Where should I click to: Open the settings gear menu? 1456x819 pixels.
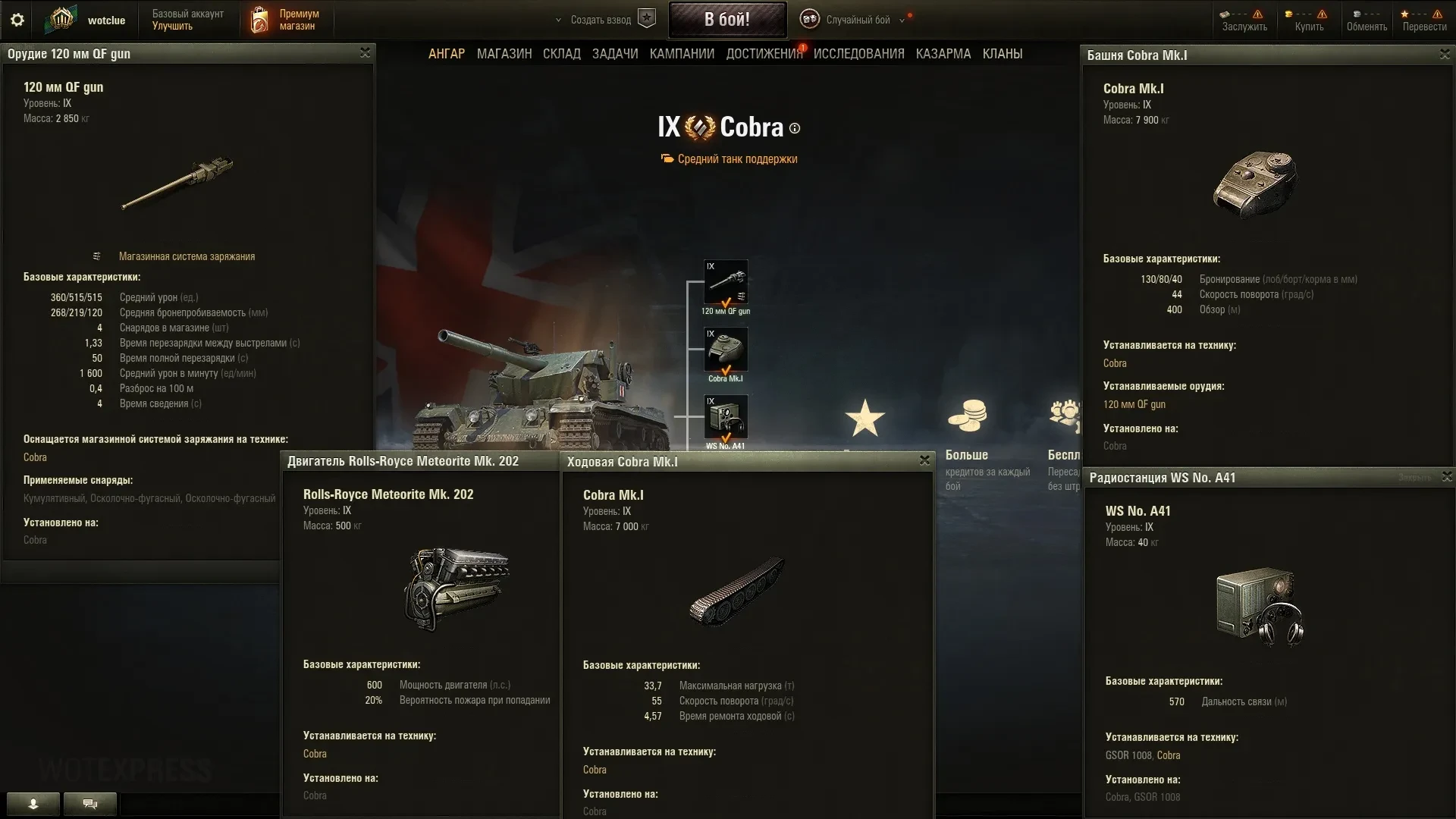(x=17, y=20)
